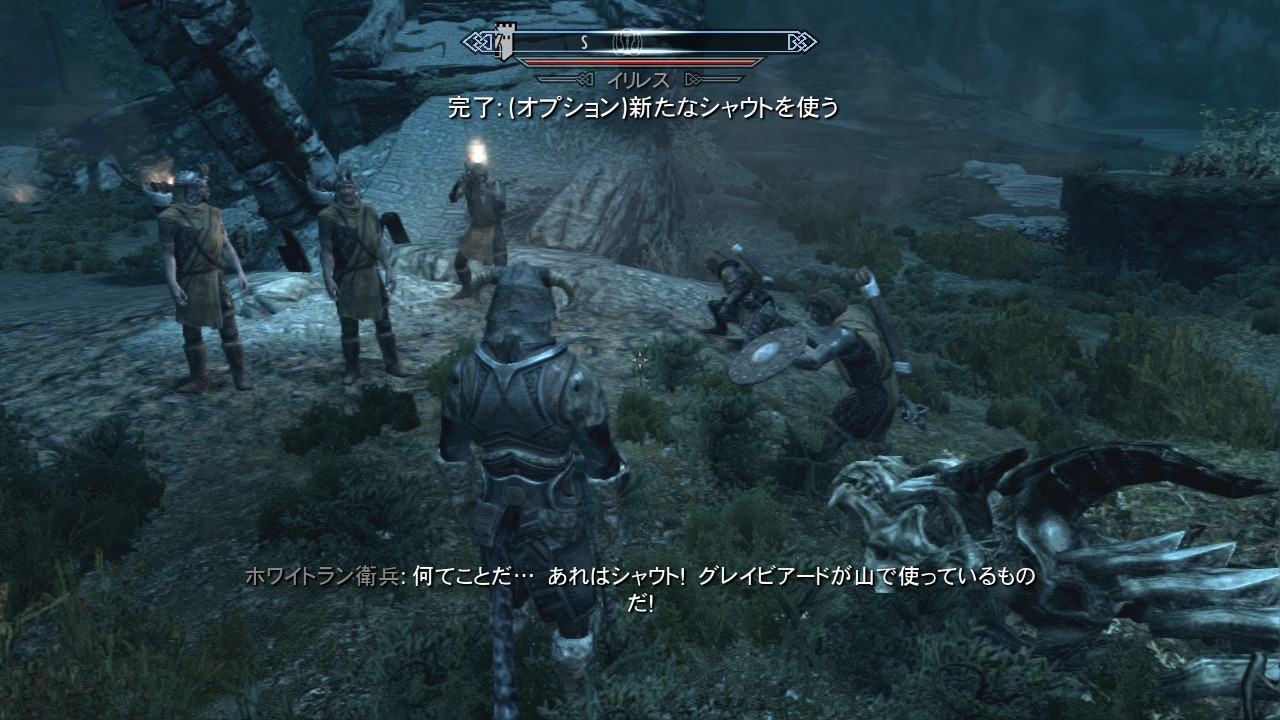Click the castle marker on the compass
This screenshot has height=720, width=1280.
click(x=504, y=42)
